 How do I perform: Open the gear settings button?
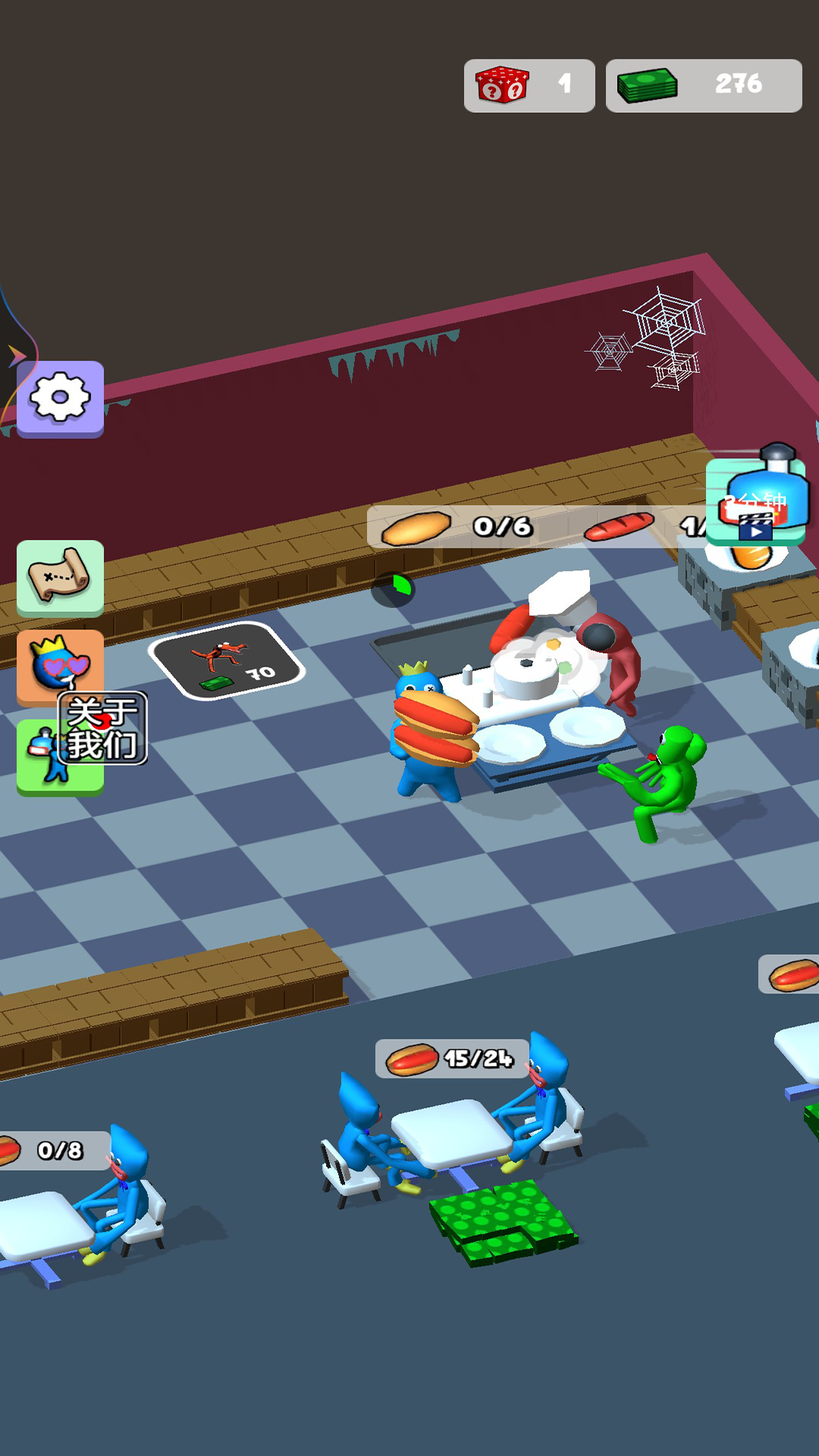pyautogui.click(x=60, y=397)
